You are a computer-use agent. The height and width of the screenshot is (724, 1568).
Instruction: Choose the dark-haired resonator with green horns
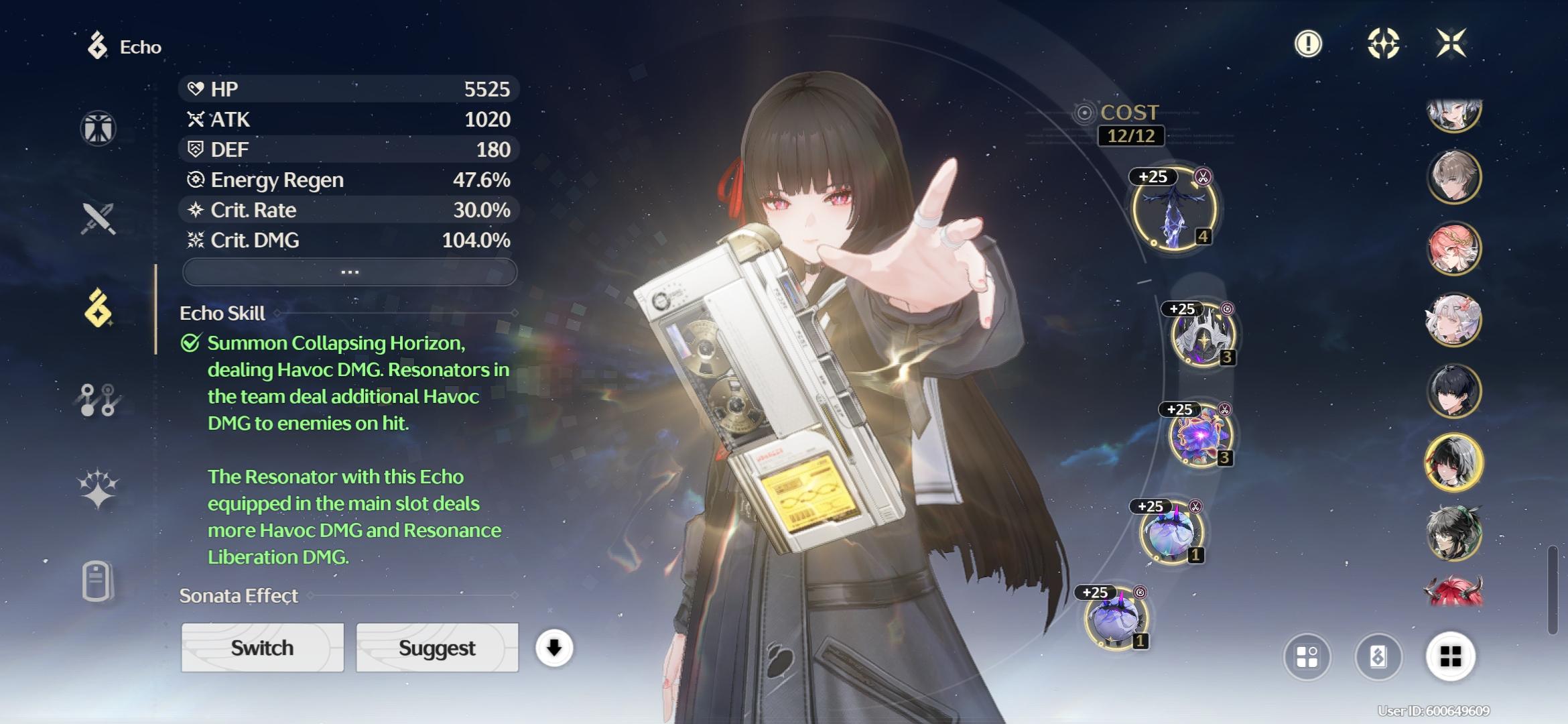coord(1453,534)
